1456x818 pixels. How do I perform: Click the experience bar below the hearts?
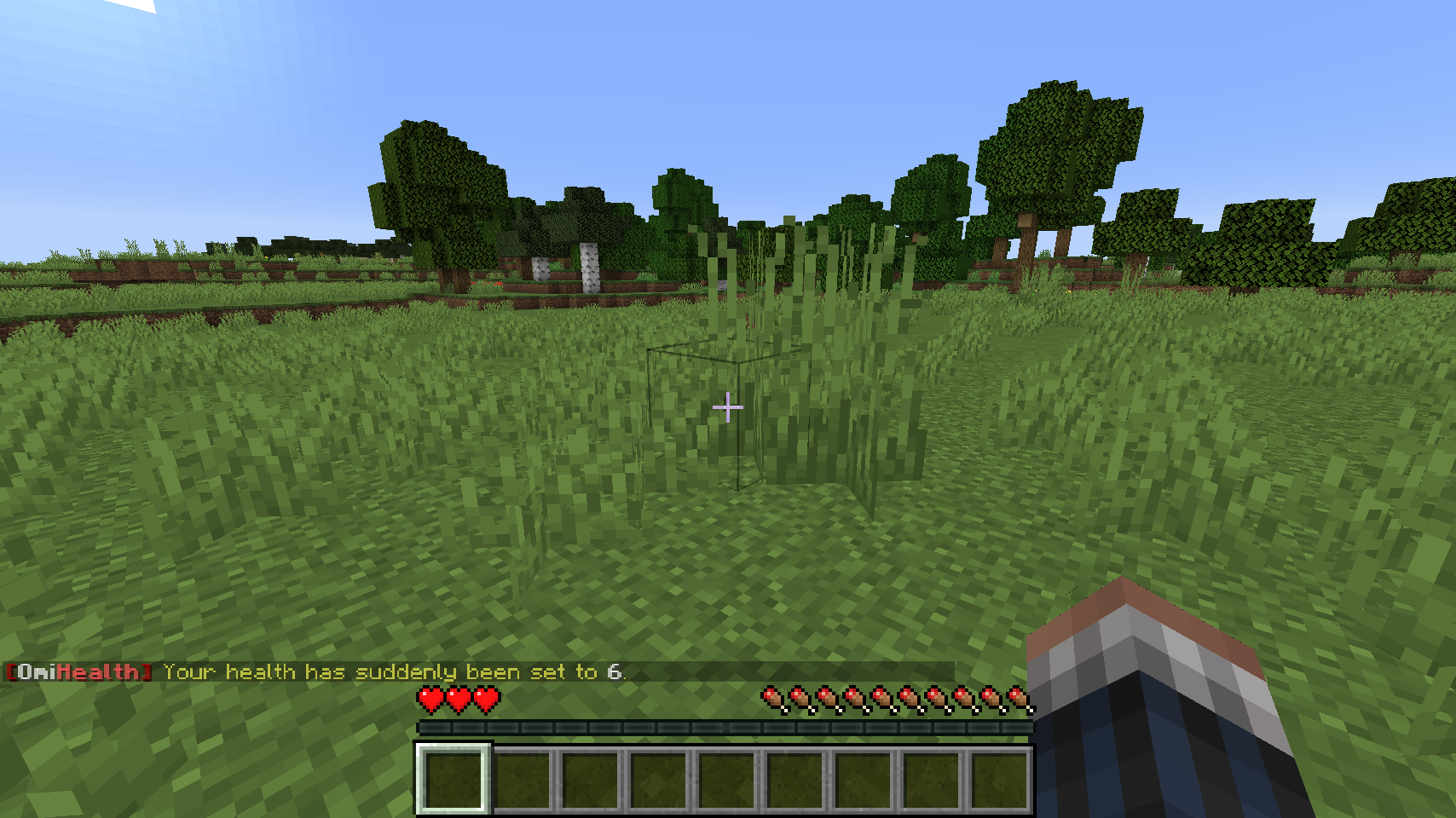(x=725, y=728)
